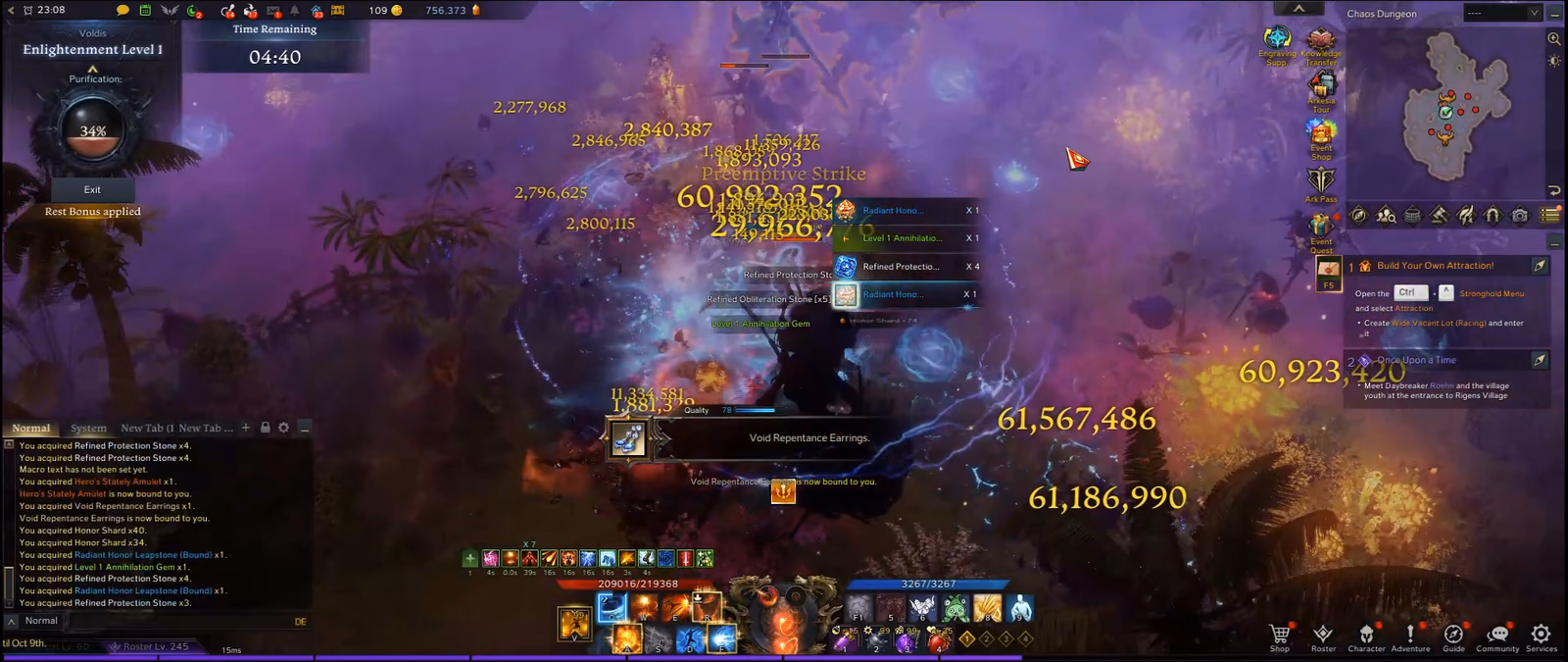Open the Services gear menu
The image size is (1568, 662).
coord(1541,636)
